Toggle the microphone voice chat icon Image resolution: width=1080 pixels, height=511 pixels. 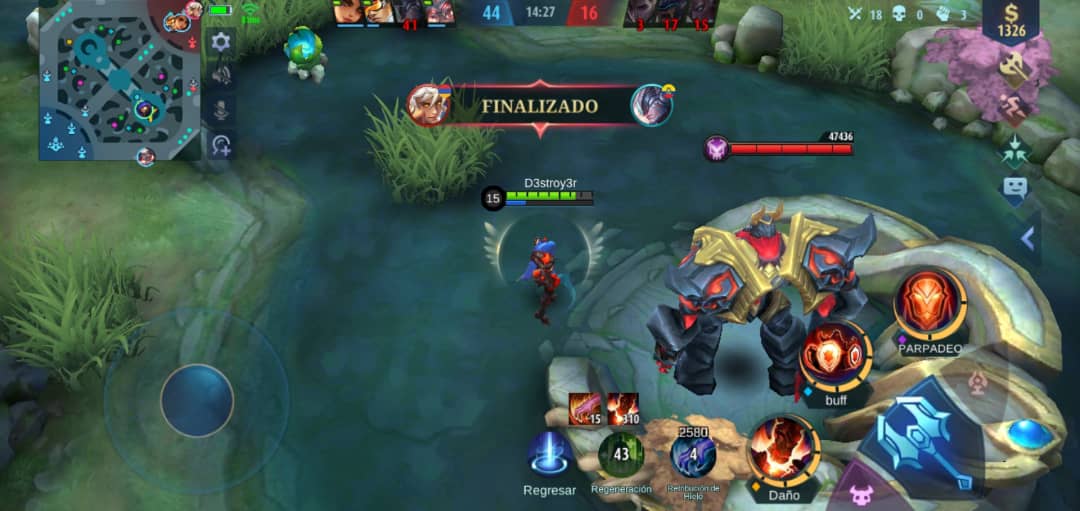tap(221, 110)
